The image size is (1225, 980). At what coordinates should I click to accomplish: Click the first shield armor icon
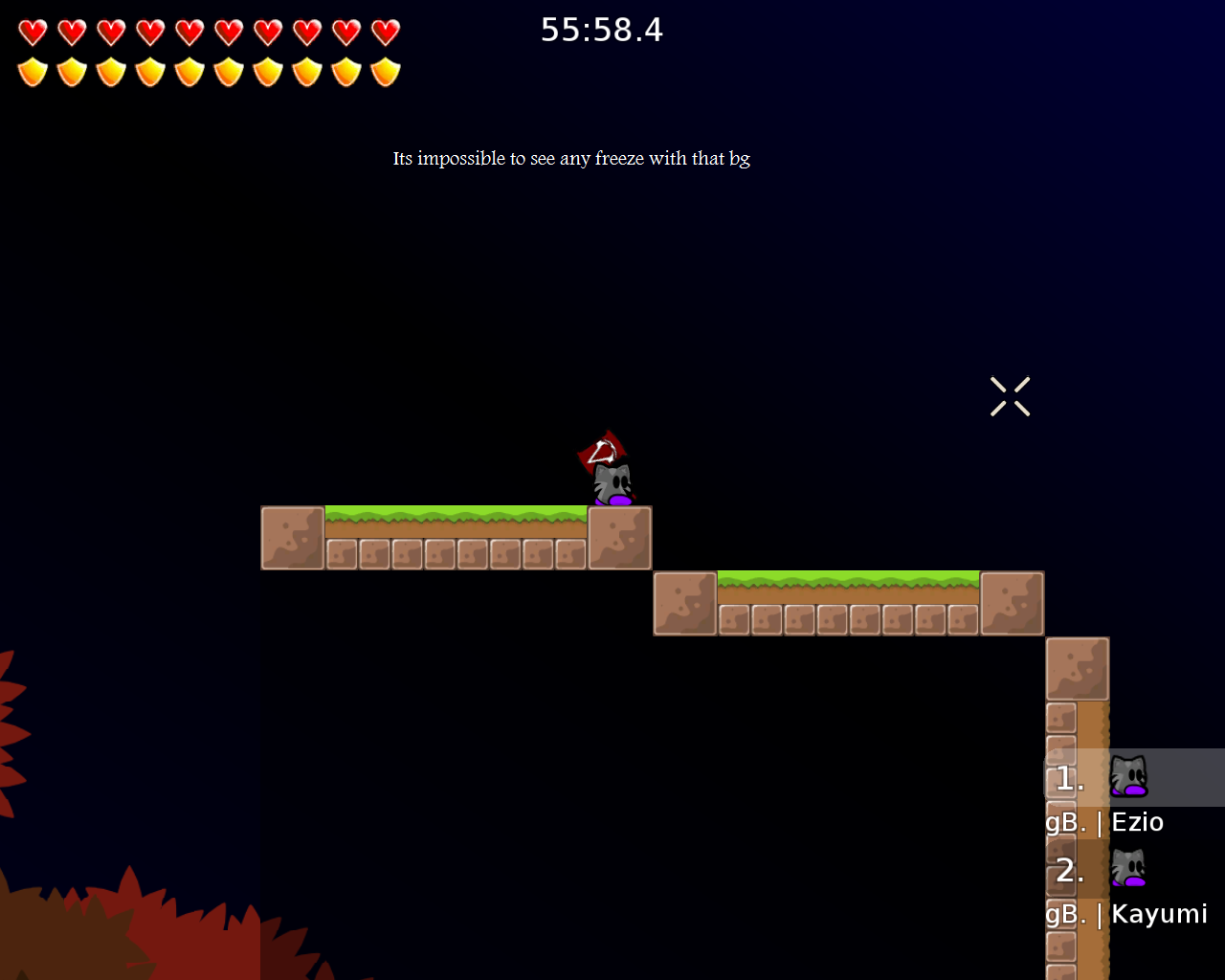click(x=32, y=70)
